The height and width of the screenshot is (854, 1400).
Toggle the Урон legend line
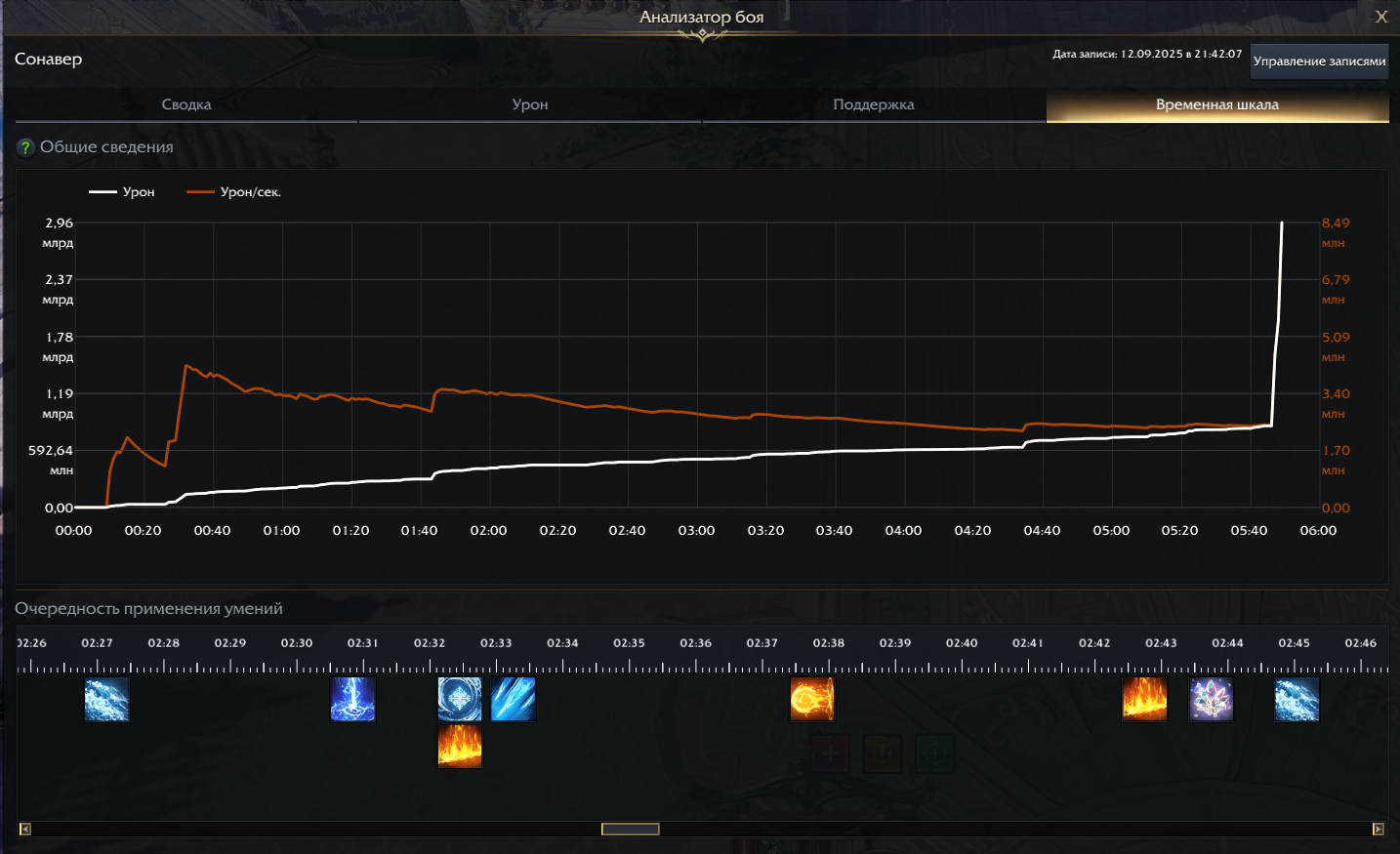pyautogui.click(x=120, y=191)
